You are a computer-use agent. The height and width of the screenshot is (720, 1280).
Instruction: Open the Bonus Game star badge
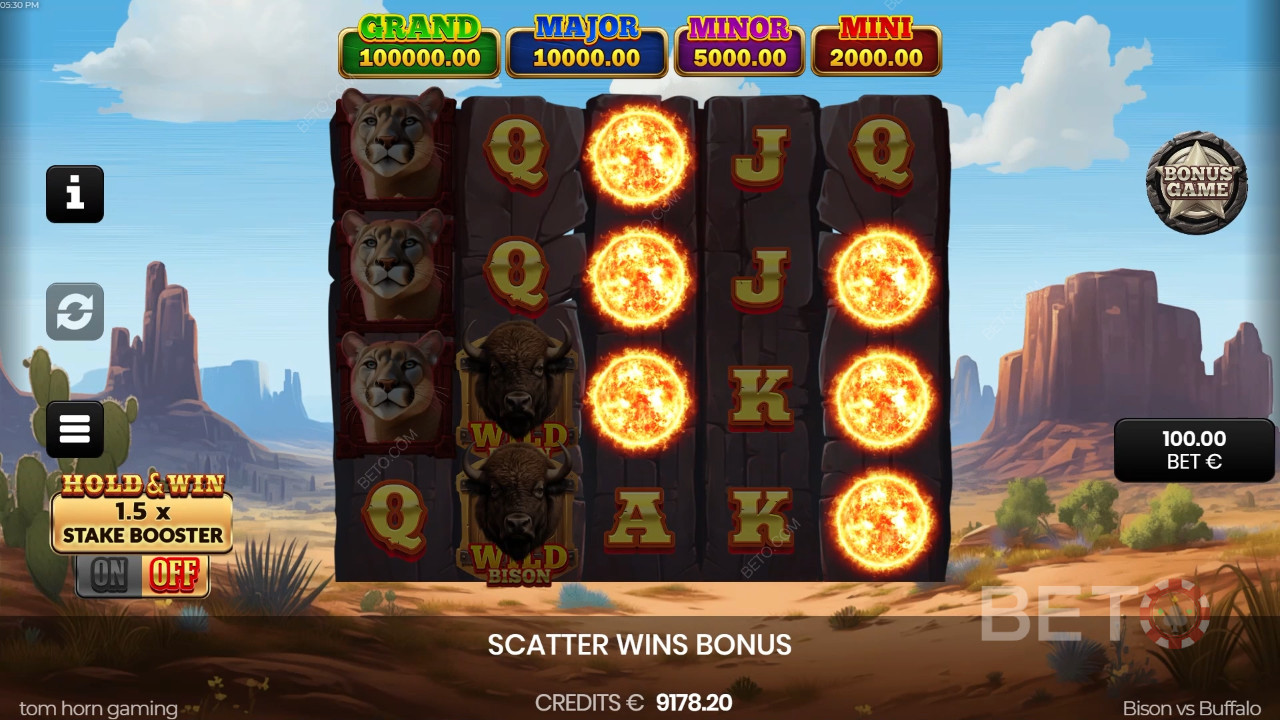point(1196,183)
